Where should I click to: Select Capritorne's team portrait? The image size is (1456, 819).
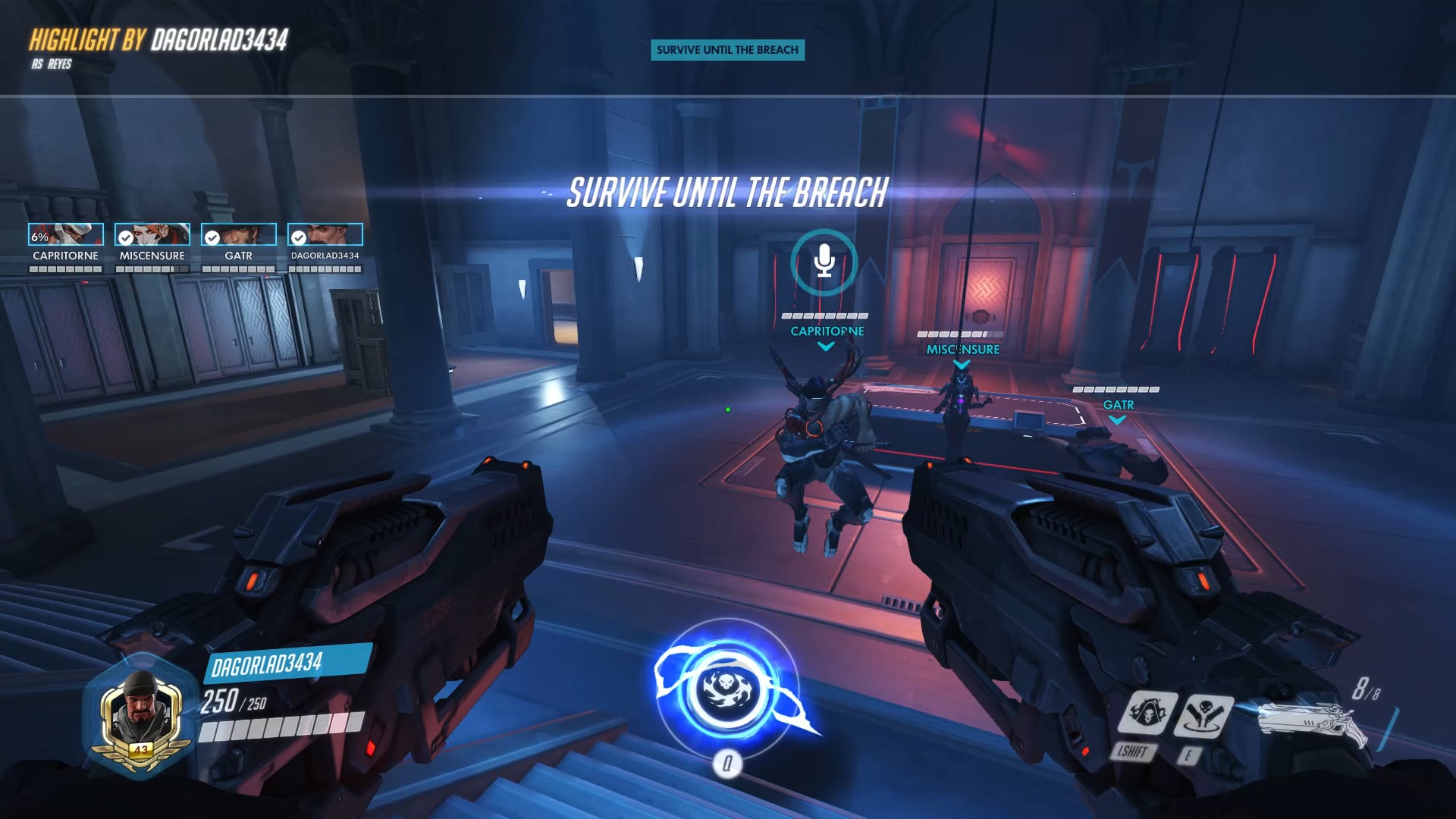[66, 234]
